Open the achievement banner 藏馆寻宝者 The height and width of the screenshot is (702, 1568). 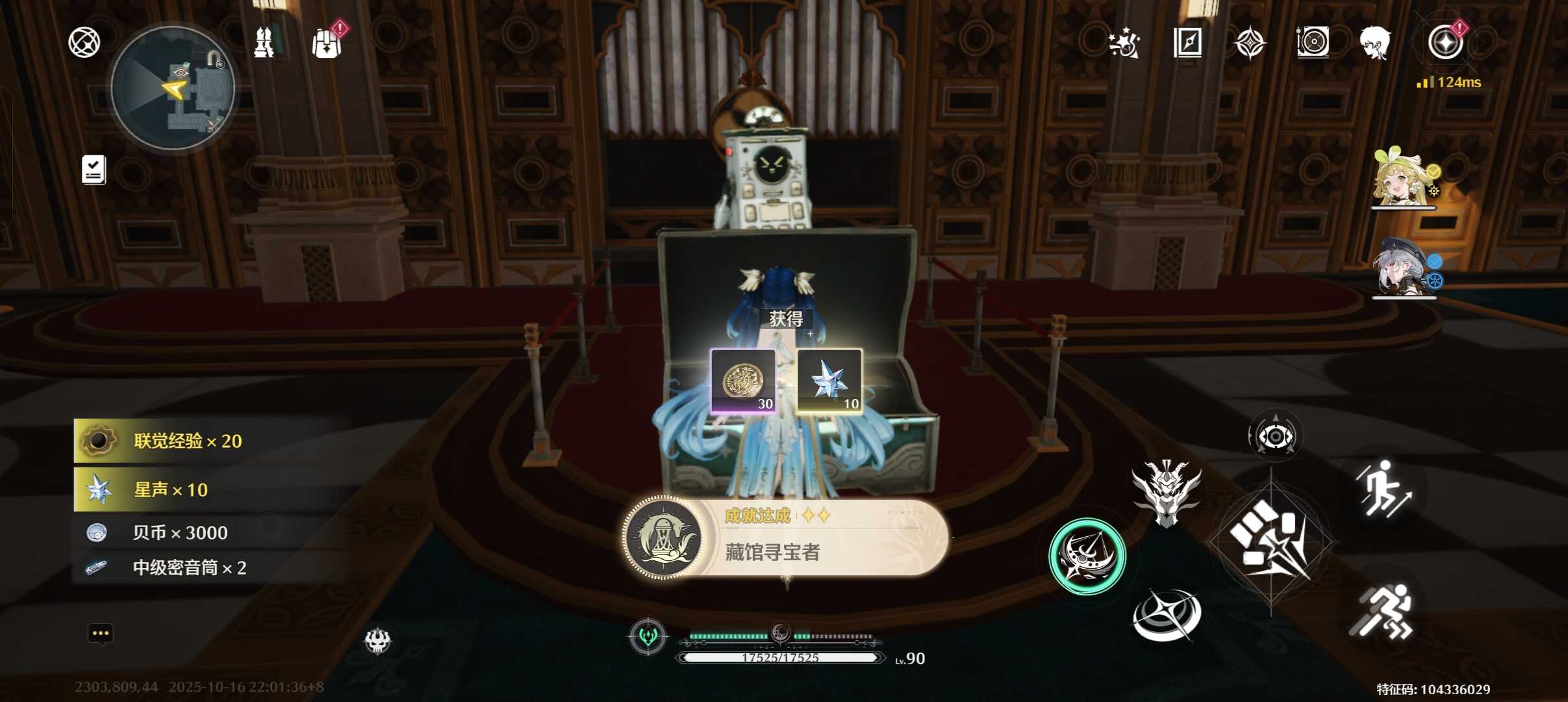click(785, 538)
